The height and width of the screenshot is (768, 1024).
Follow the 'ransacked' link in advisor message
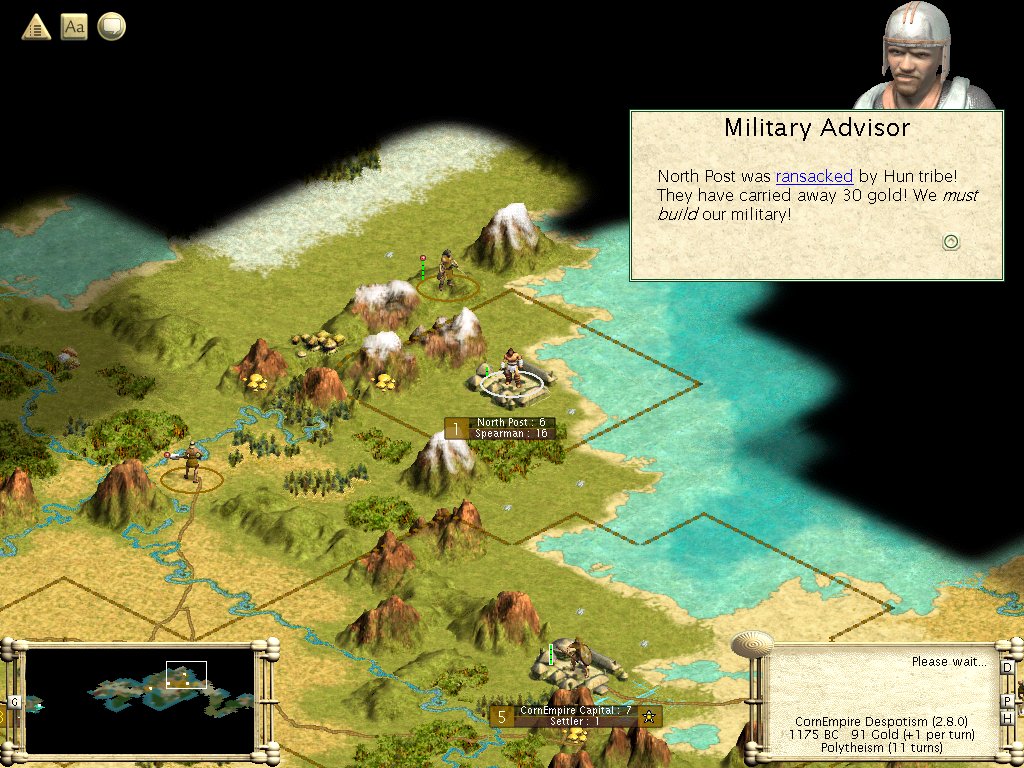814,176
